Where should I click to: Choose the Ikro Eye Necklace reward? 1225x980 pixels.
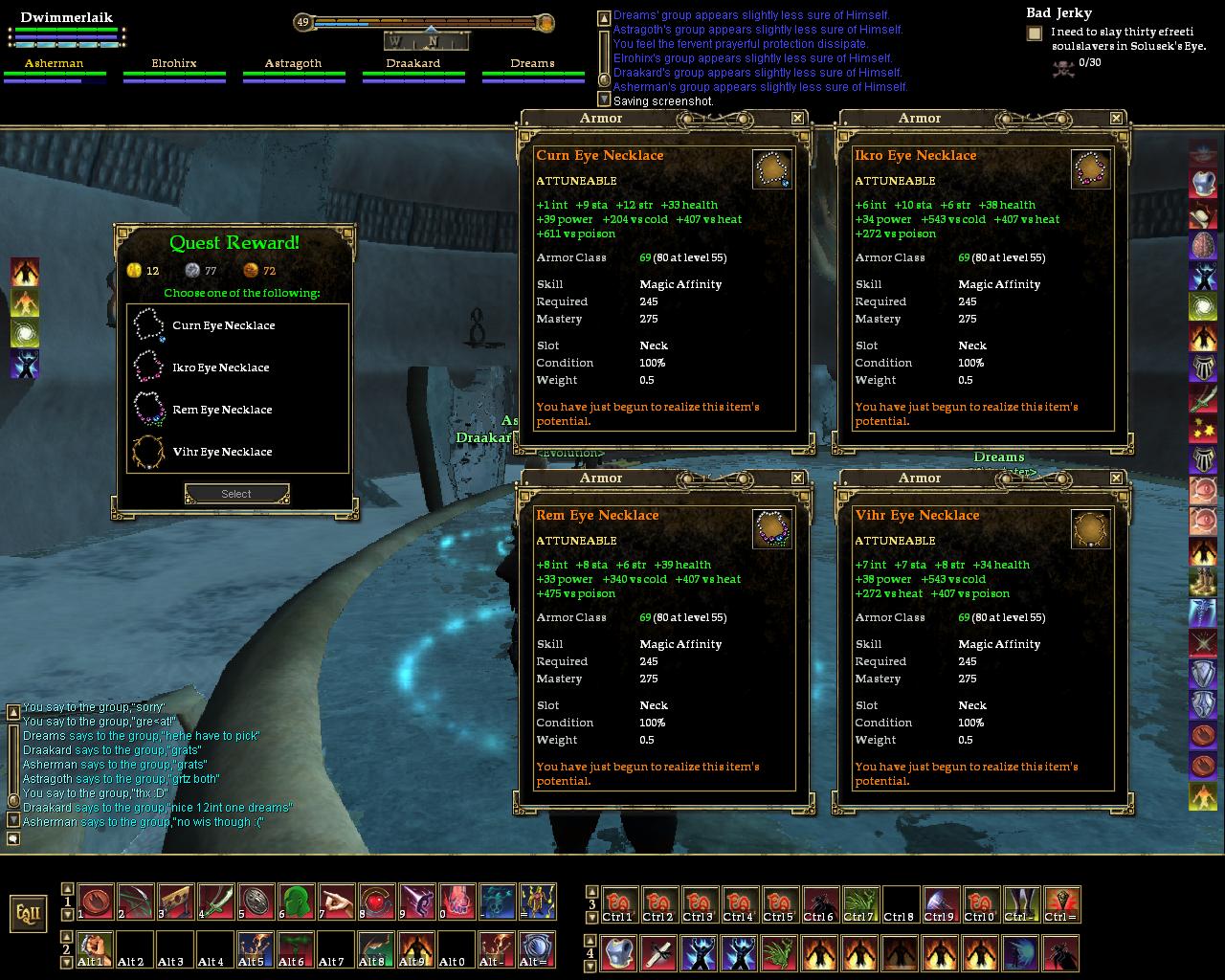[220, 367]
